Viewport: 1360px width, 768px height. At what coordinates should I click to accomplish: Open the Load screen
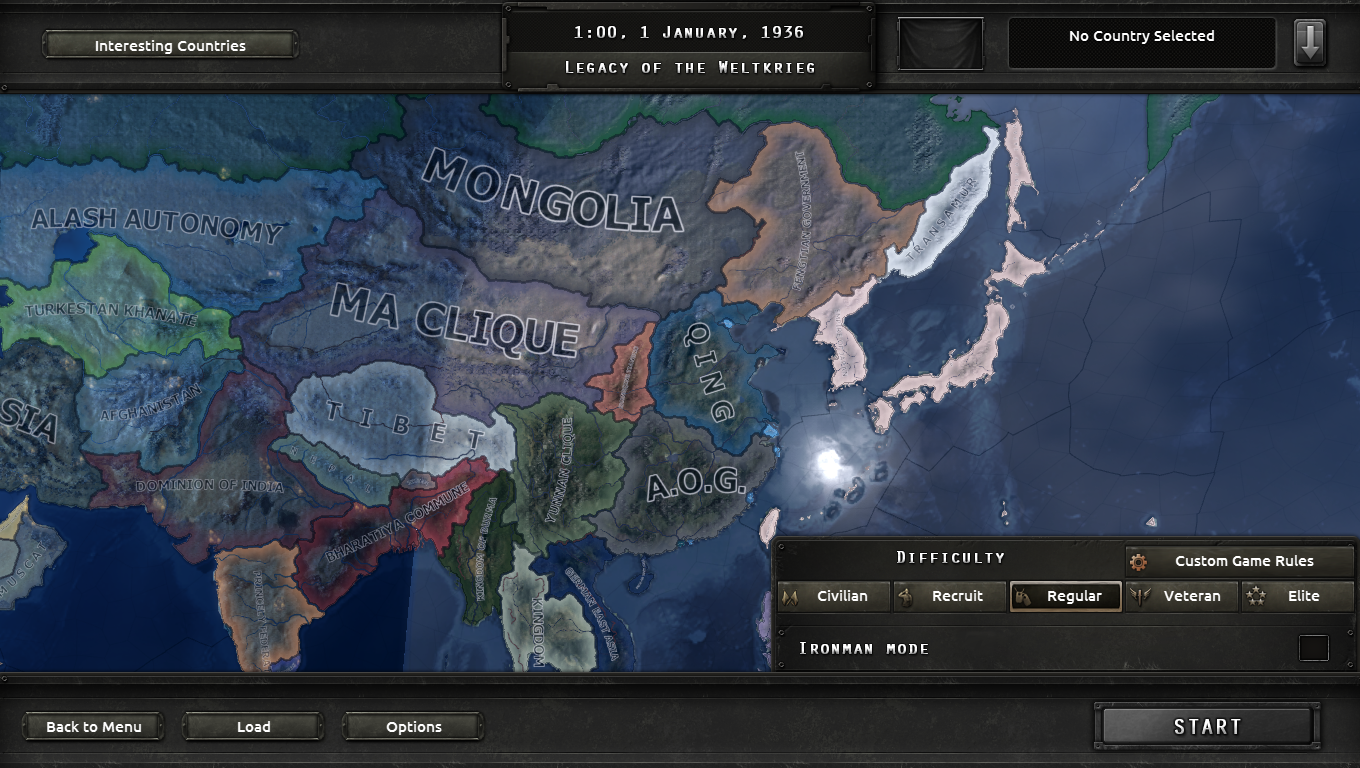pyautogui.click(x=252, y=727)
